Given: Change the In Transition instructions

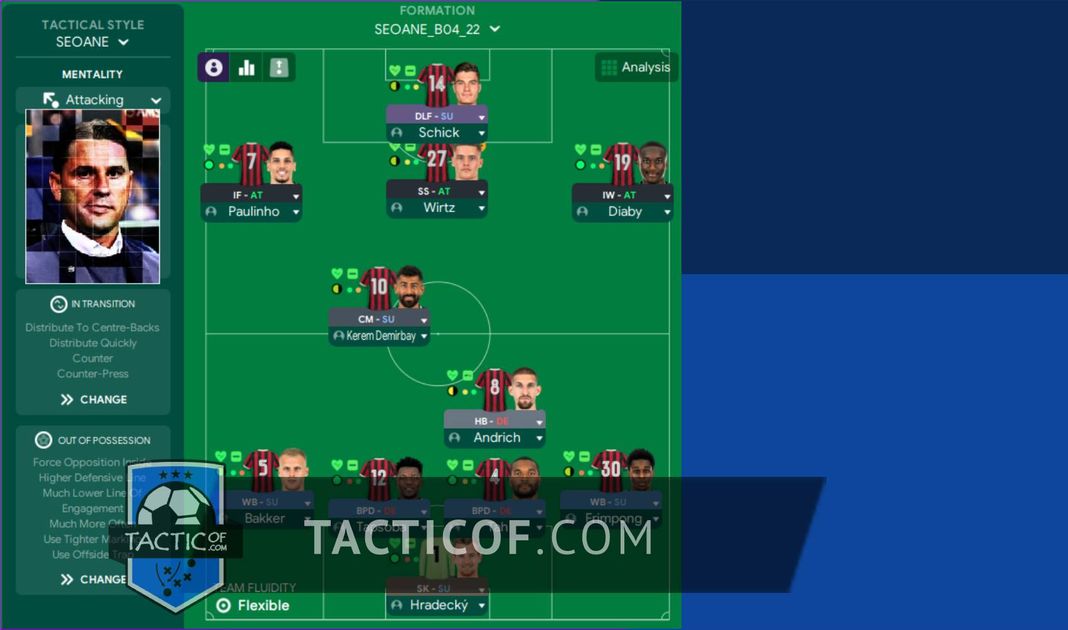Looking at the screenshot, I should click(93, 399).
